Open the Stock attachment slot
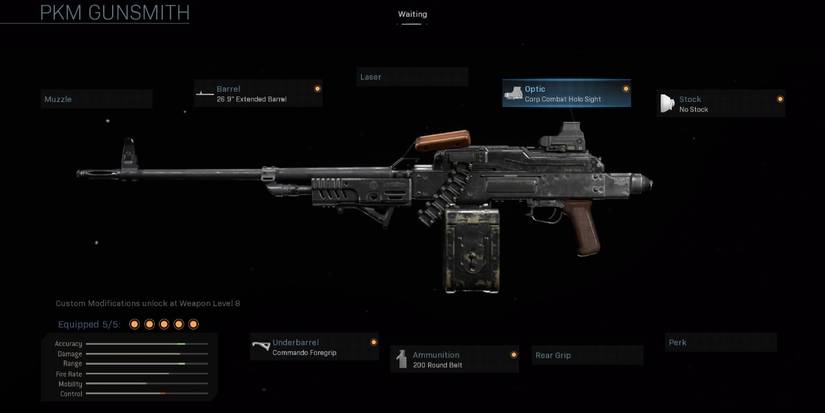The image size is (825, 413). [x=720, y=104]
